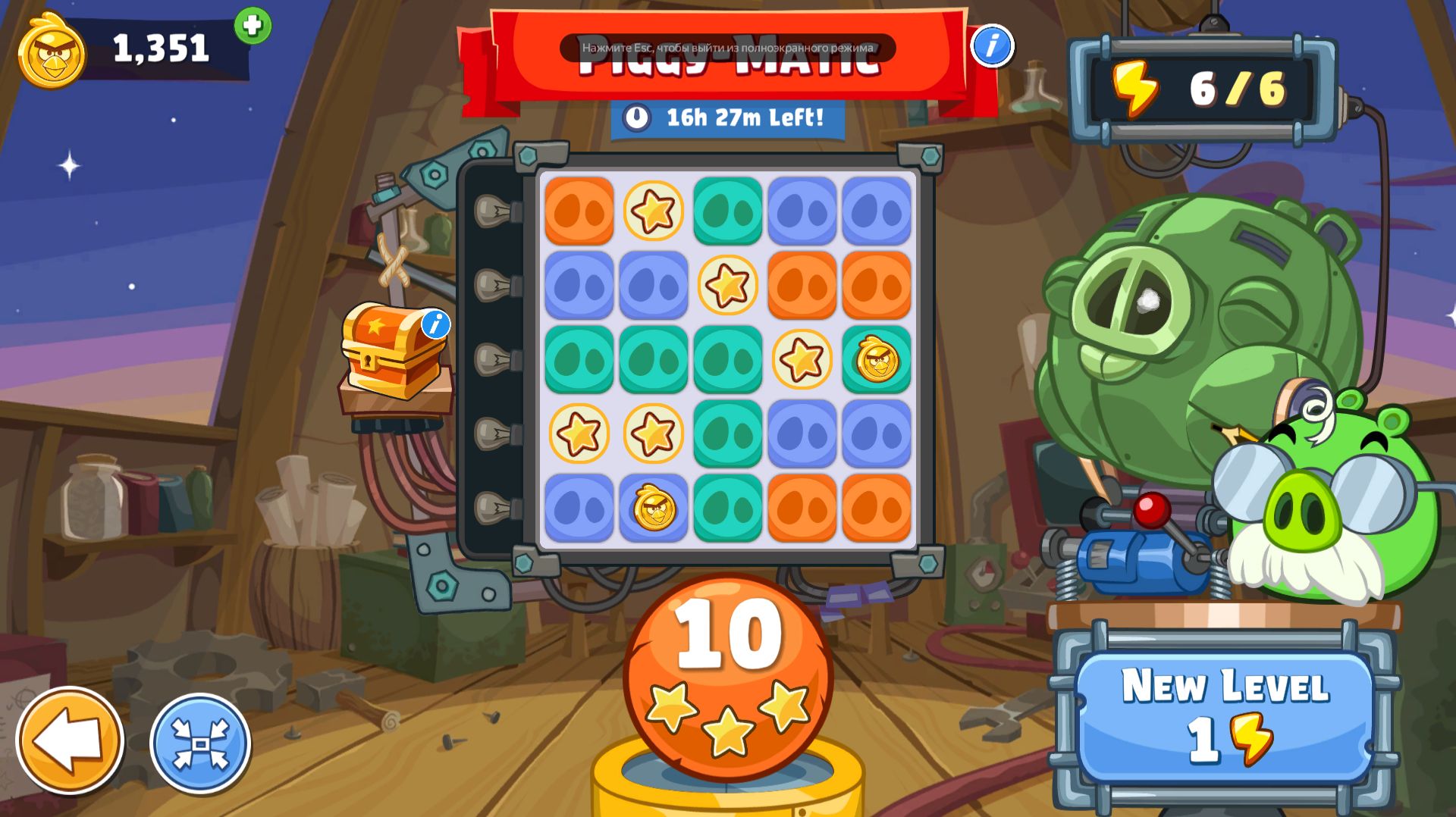Click the orange pig tile in the top-left corner
This screenshot has height=817, width=1456.
coord(577,212)
